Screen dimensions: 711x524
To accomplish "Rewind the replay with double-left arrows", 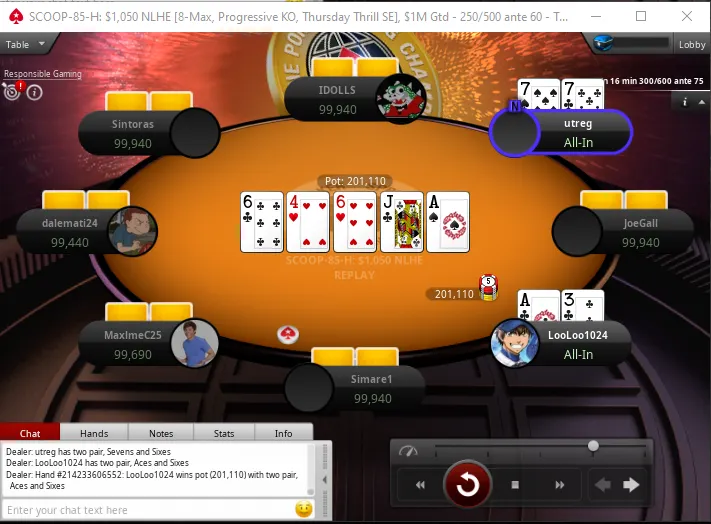I will [421, 485].
